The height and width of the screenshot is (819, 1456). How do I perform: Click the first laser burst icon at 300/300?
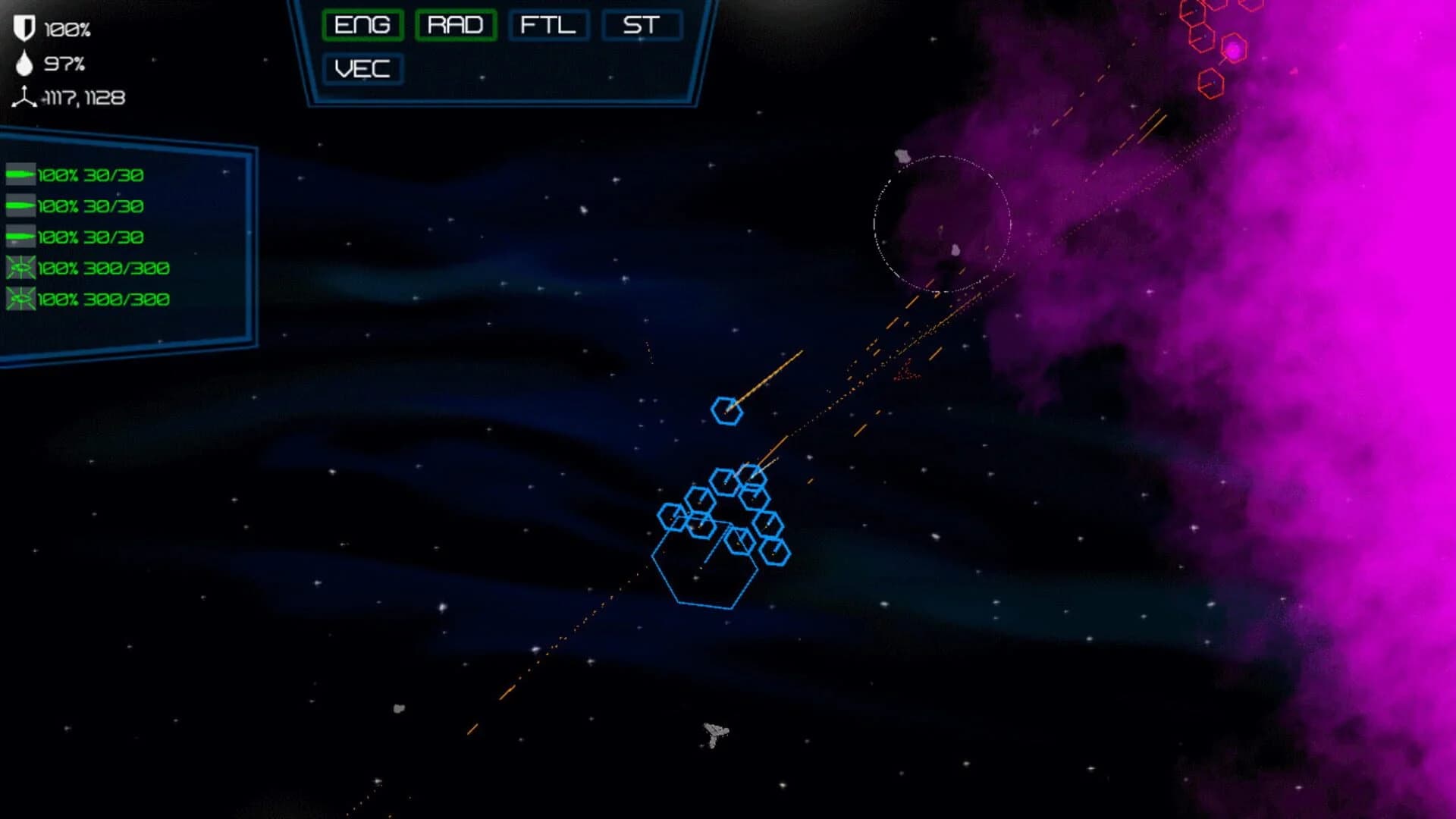click(x=20, y=267)
